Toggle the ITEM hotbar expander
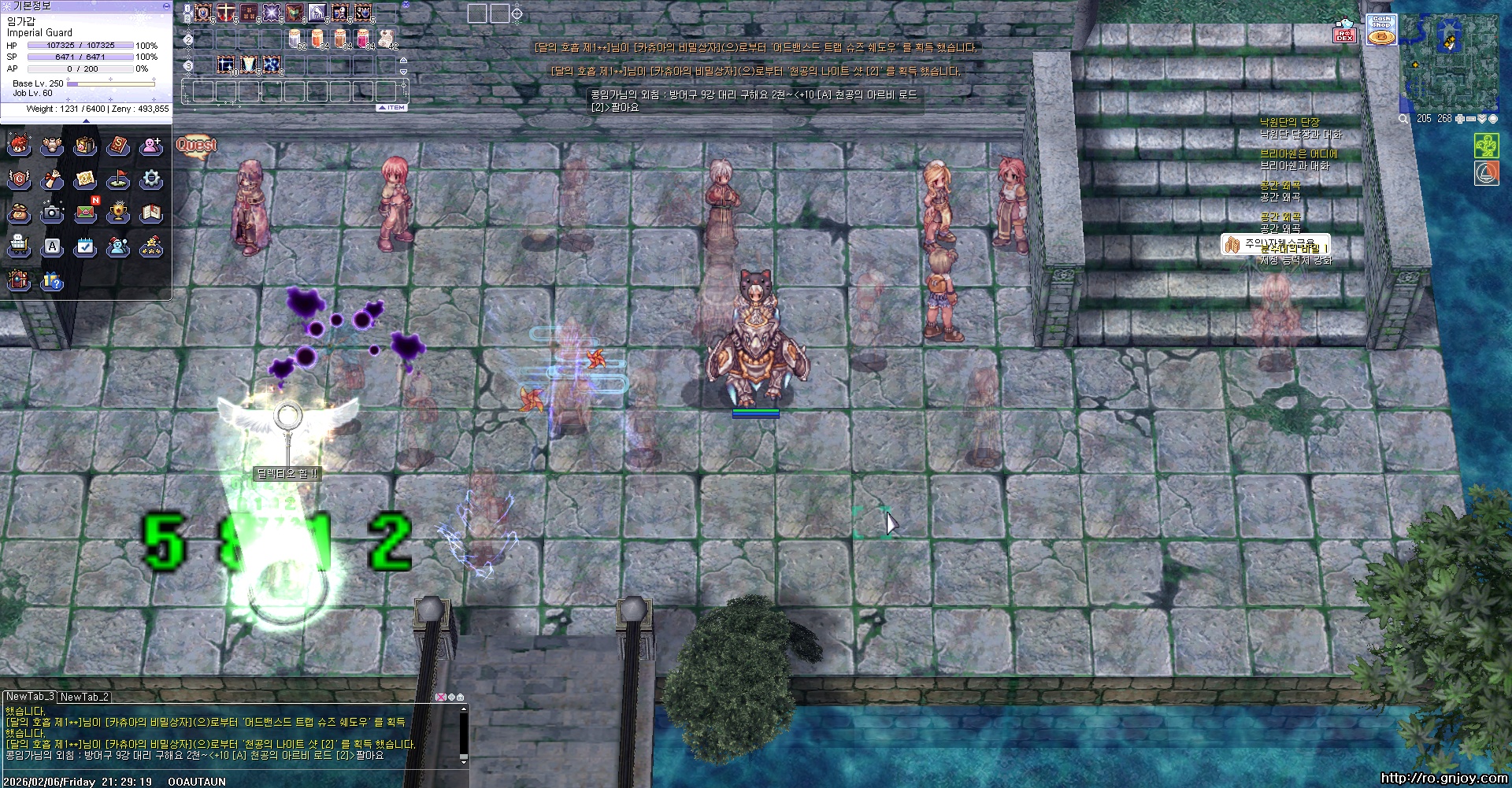Screen dimensions: 1512x788 392,108
